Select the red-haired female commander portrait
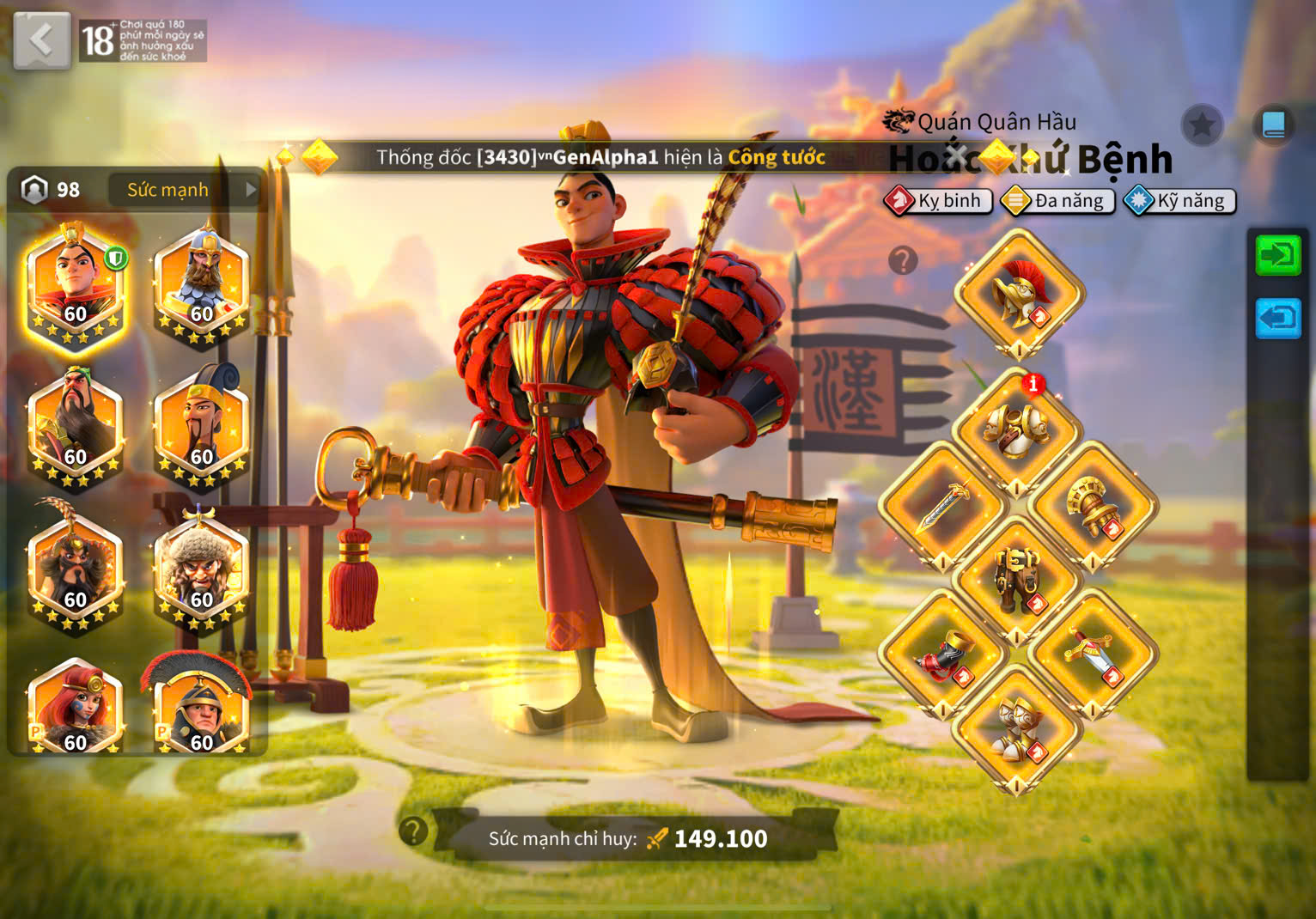The image size is (1316, 919). click(76, 708)
